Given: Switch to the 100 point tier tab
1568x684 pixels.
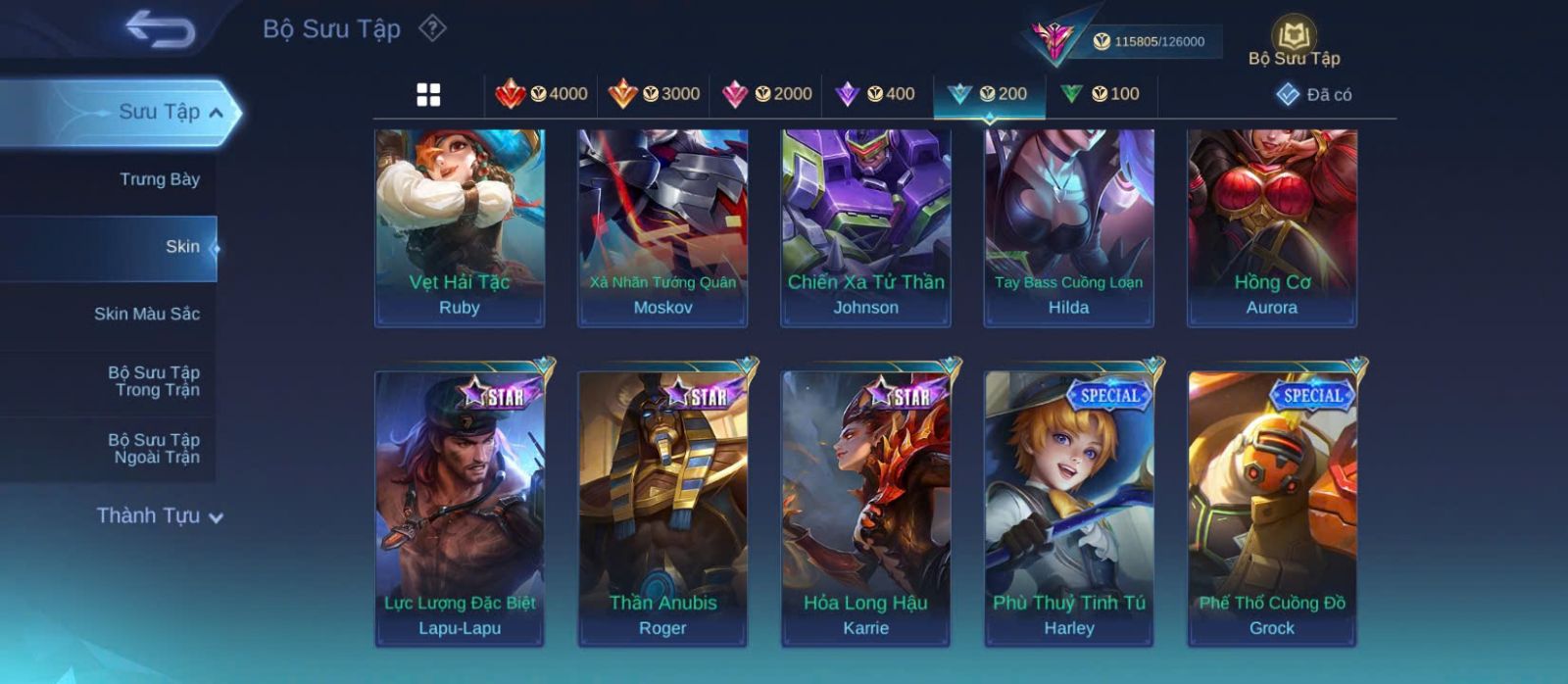Looking at the screenshot, I should pyautogui.click(x=1101, y=94).
